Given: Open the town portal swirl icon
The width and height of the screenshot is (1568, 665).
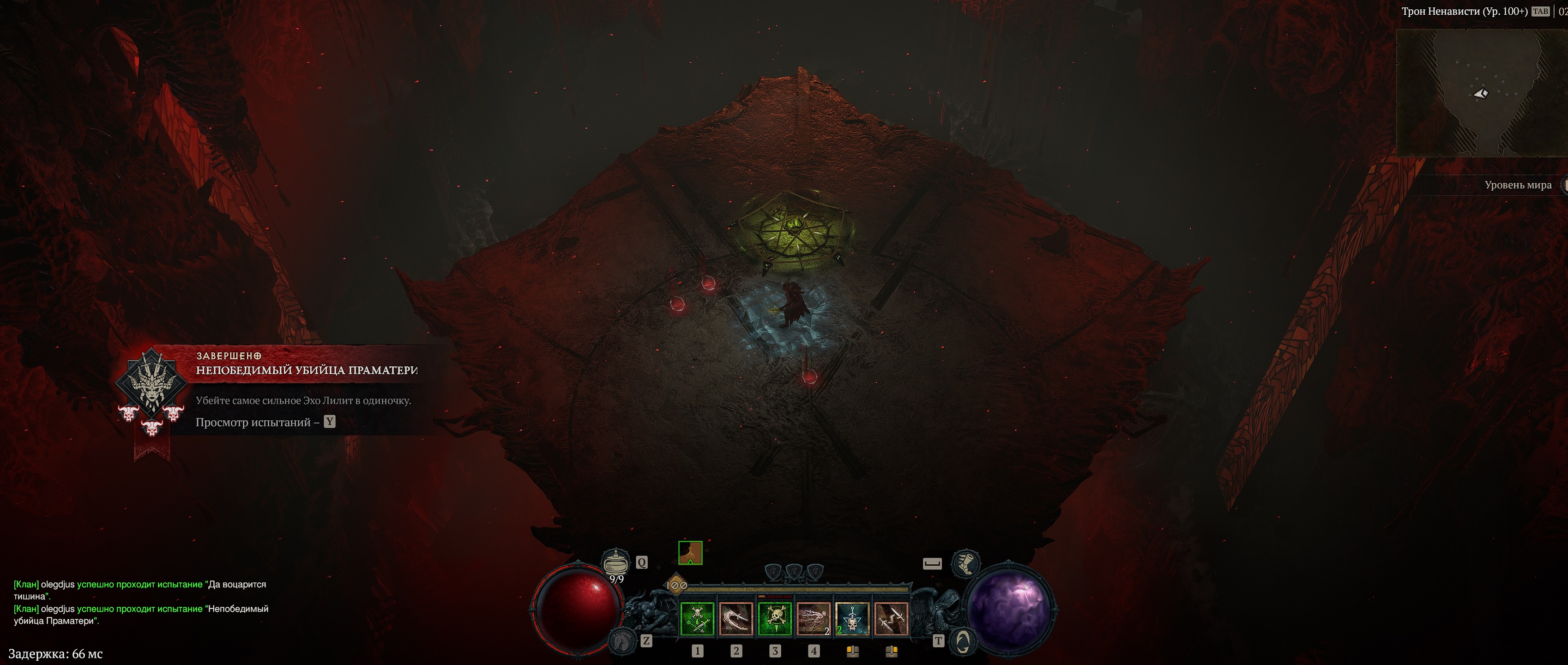Looking at the screenshot, I should pos(962,641).
